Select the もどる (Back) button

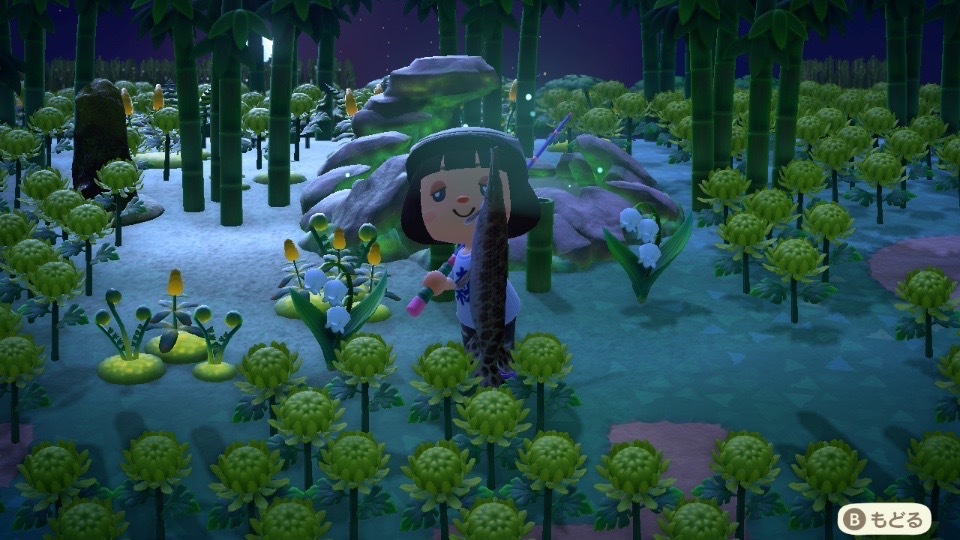pyautogui.click(x=884, y=518)
